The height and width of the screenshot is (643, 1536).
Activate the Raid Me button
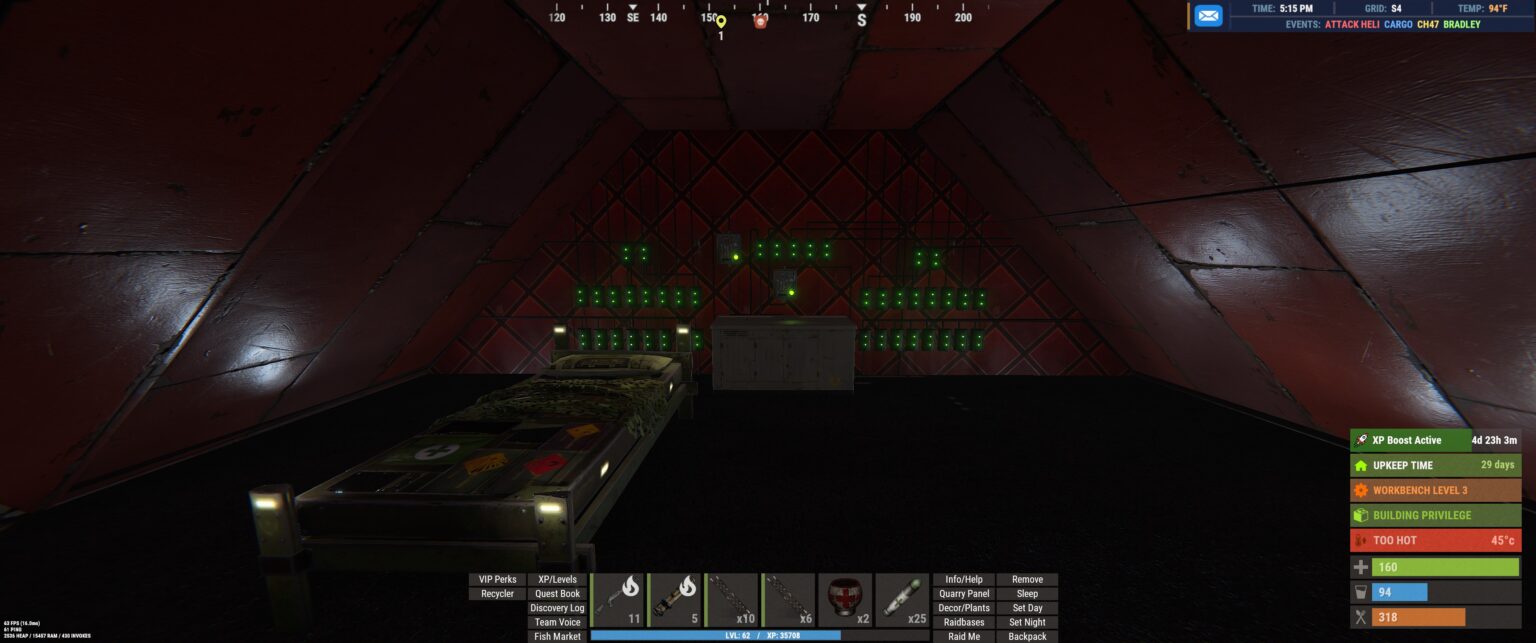pyautogui.click(x=964, y=636)
